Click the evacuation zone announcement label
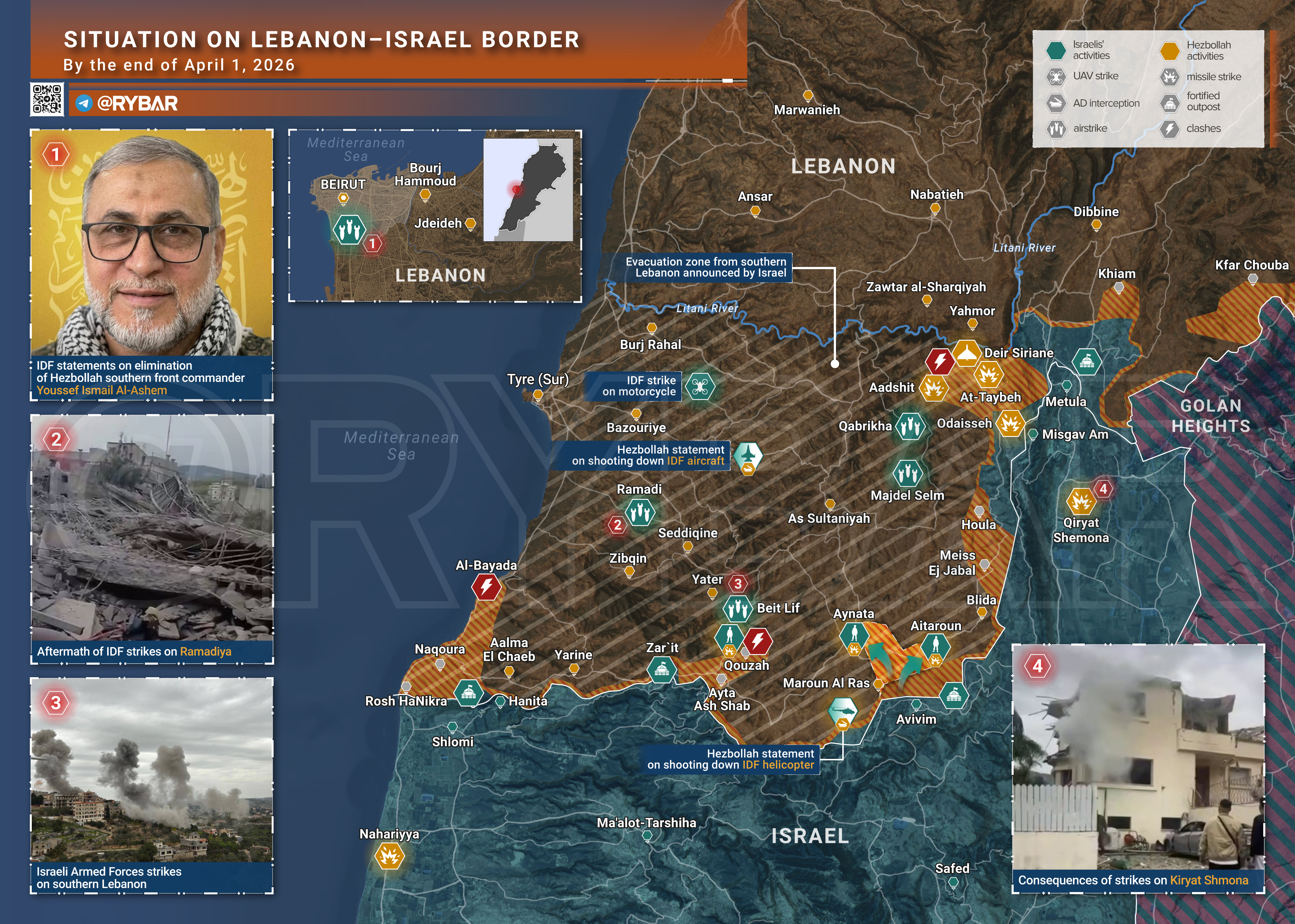Viewport: 1295px width, 924px height. click(705, 267)
